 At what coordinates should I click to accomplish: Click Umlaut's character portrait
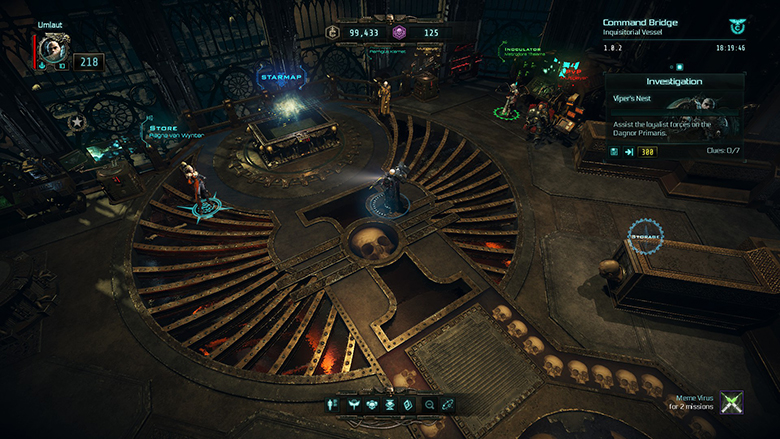point(50,50)
